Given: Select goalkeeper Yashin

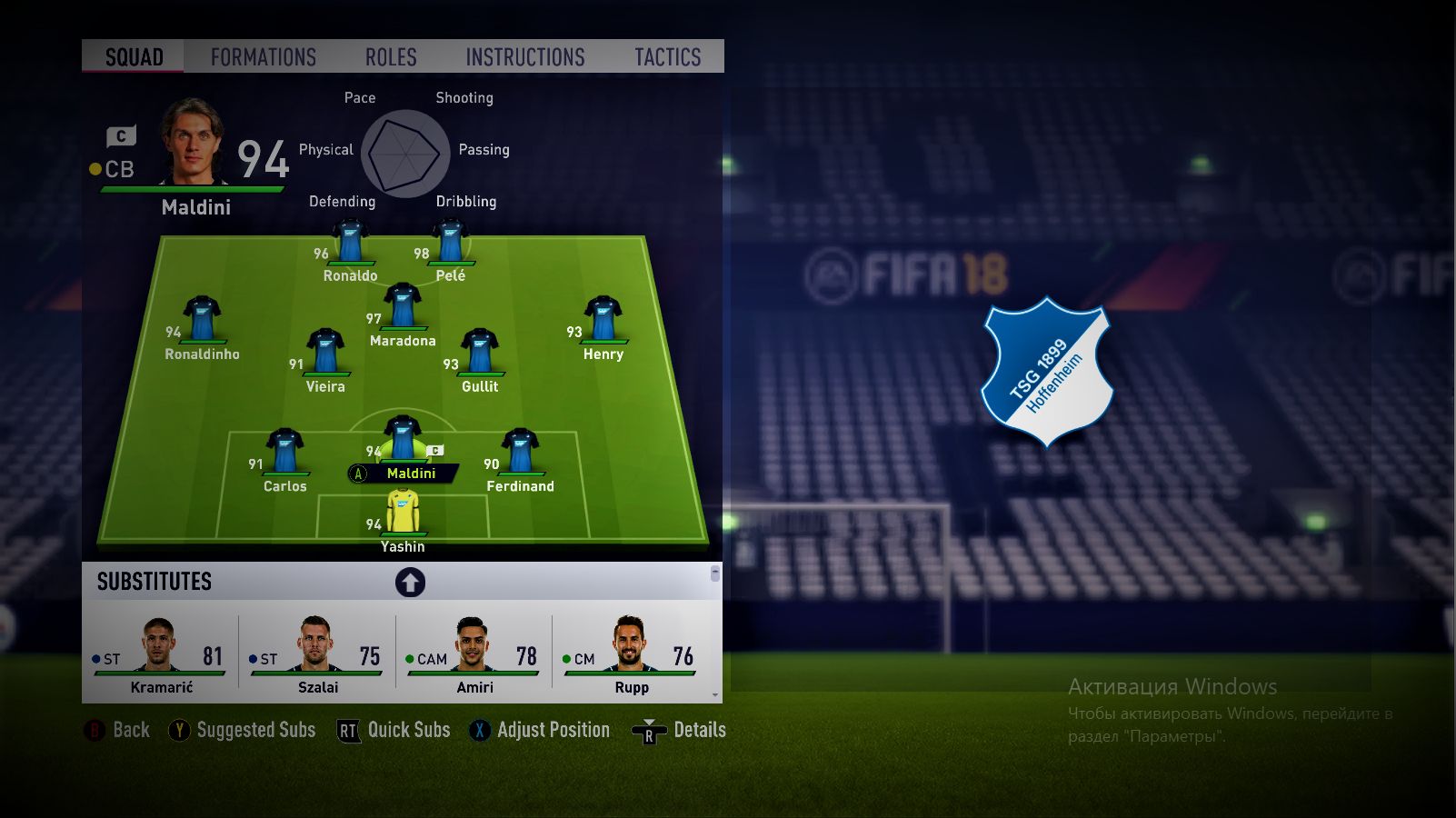Looking at the screenshot, I should (x=403, y=514).
